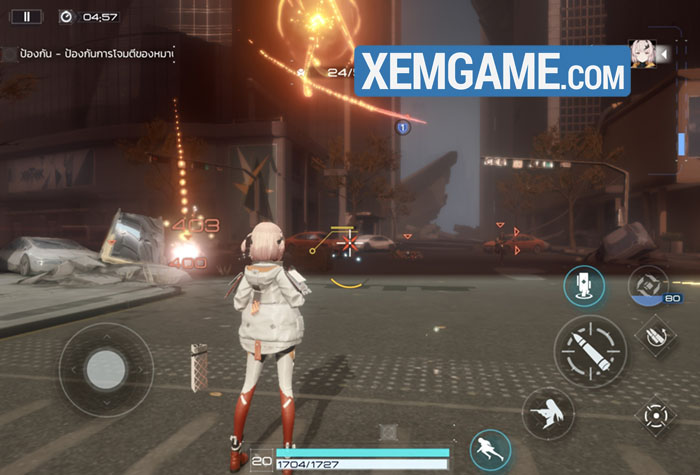Activate the turret deploy skill

tap(583, 287)
